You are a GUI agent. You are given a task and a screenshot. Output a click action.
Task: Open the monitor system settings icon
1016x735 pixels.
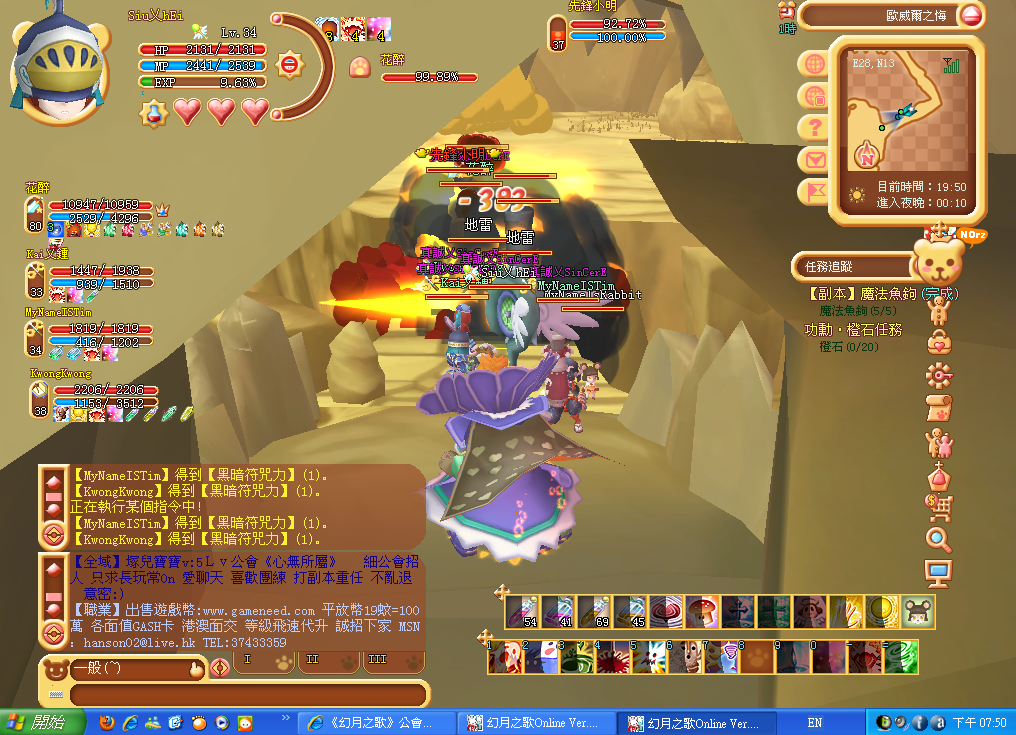coord(939,574)
